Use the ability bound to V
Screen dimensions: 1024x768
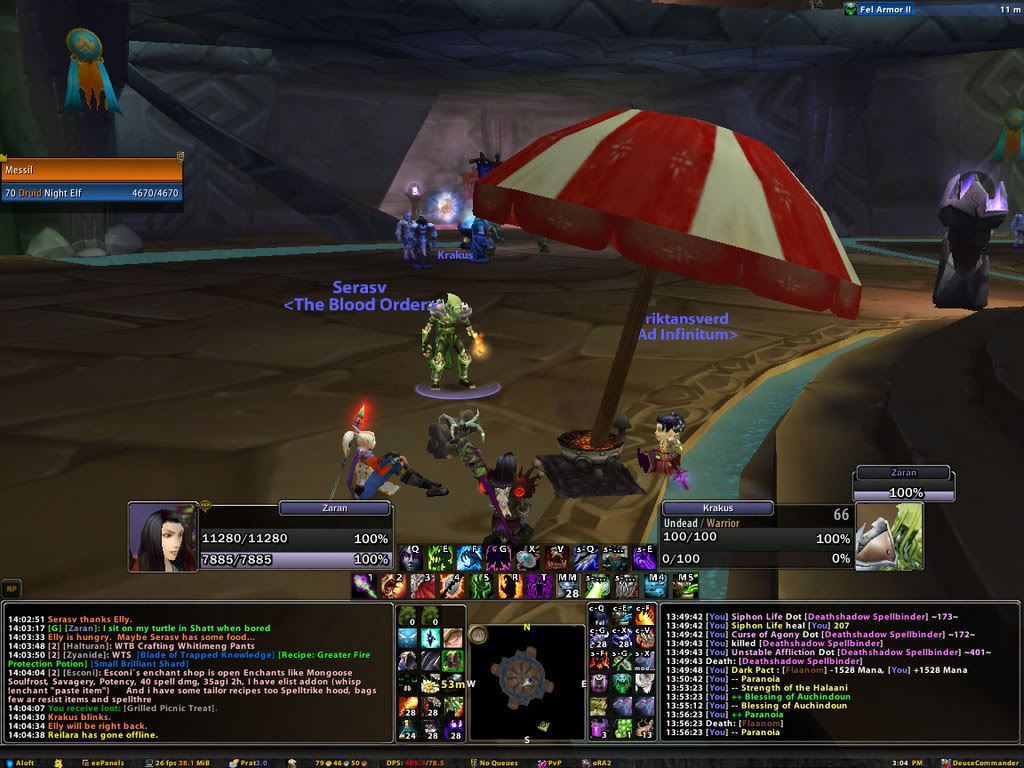tap(556, 558)
